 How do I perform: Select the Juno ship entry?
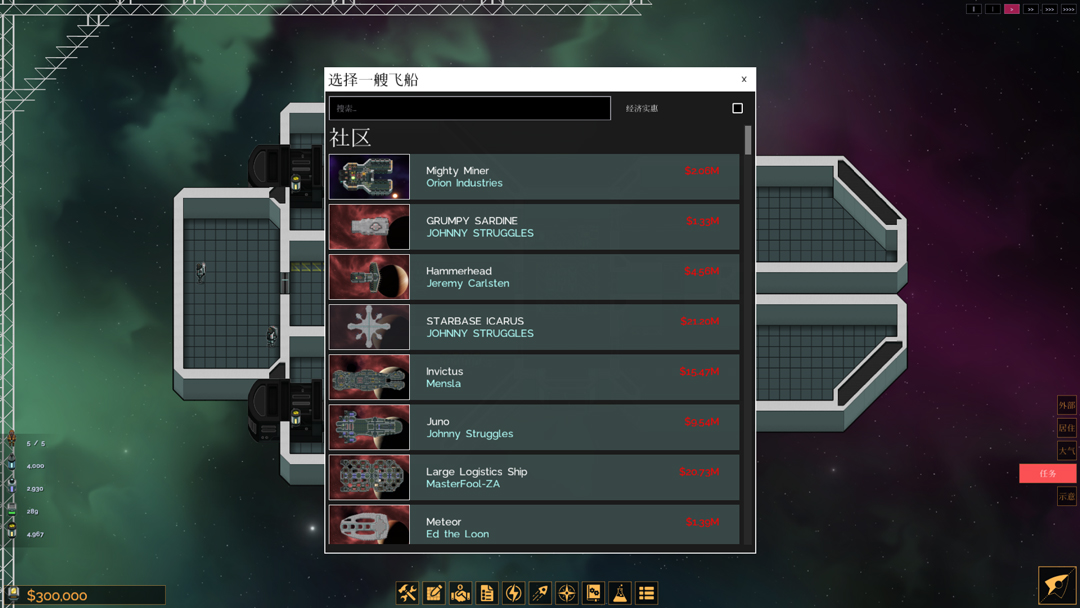click(534, 427)
